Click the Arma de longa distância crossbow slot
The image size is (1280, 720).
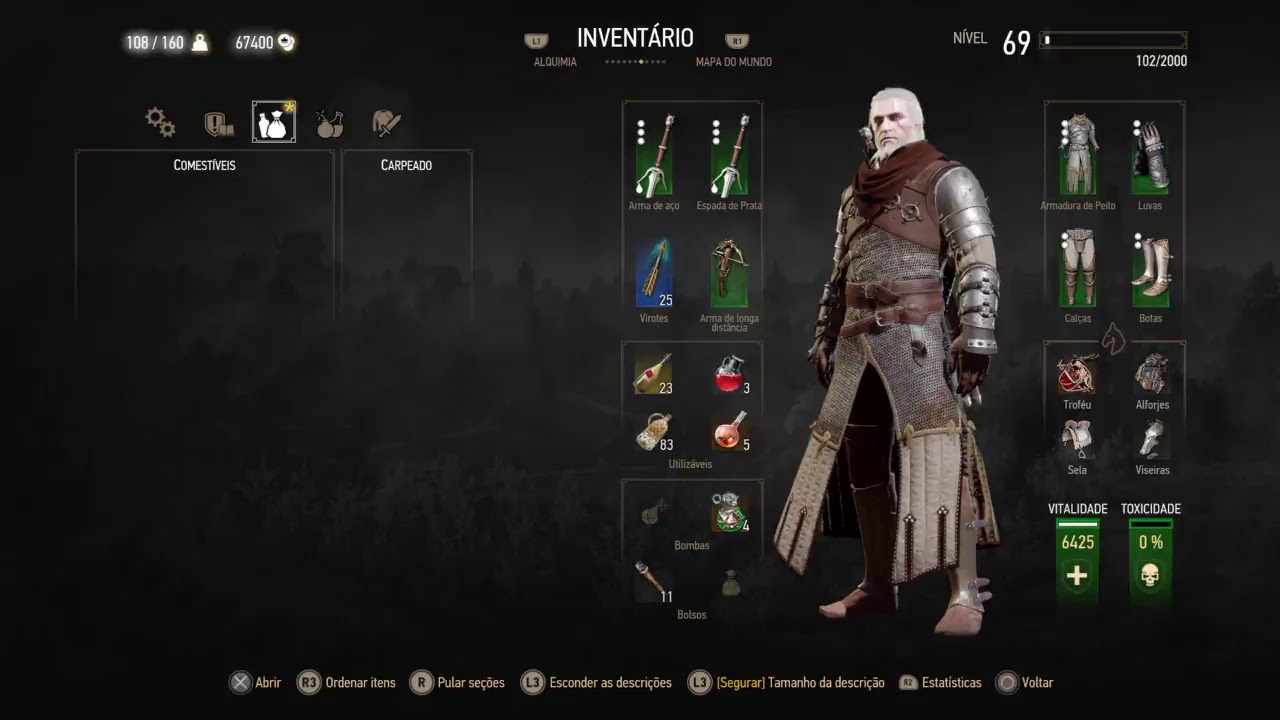(x=729, y=270)
